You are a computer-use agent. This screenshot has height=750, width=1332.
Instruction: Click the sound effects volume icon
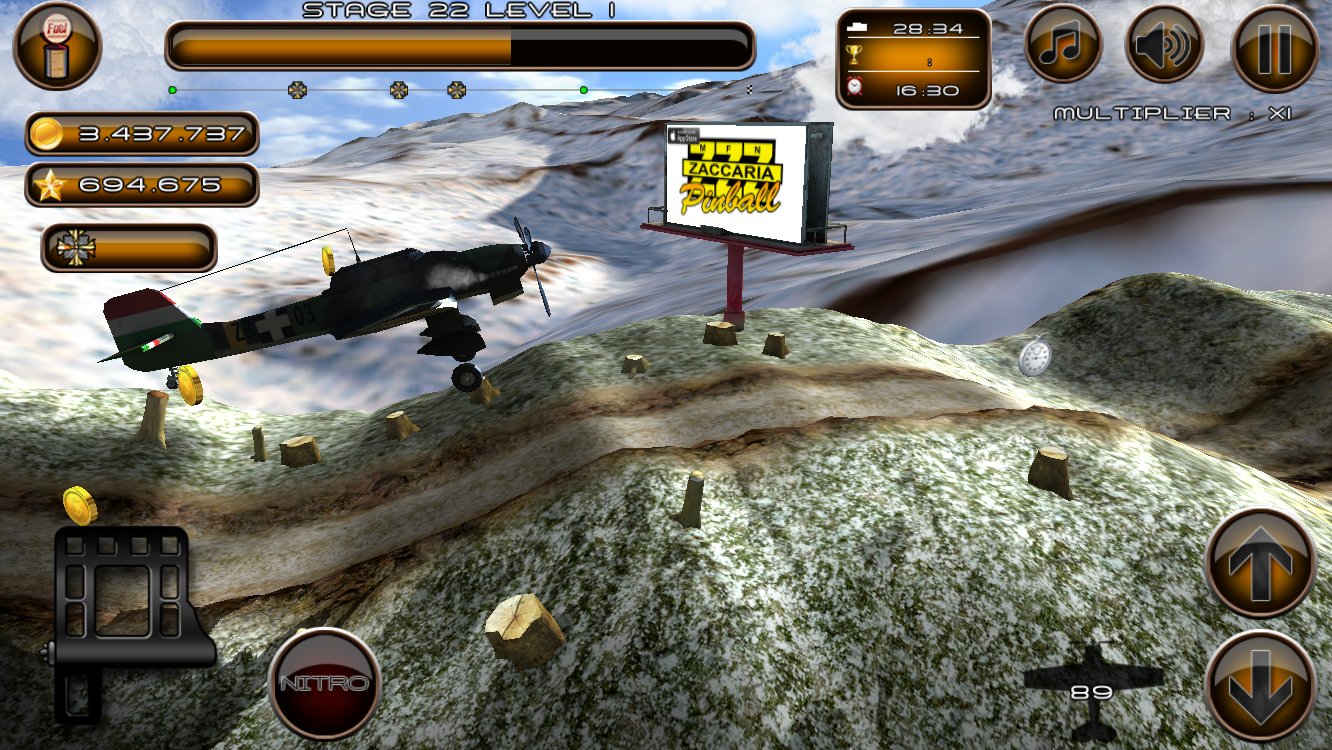pos(1164,43)
